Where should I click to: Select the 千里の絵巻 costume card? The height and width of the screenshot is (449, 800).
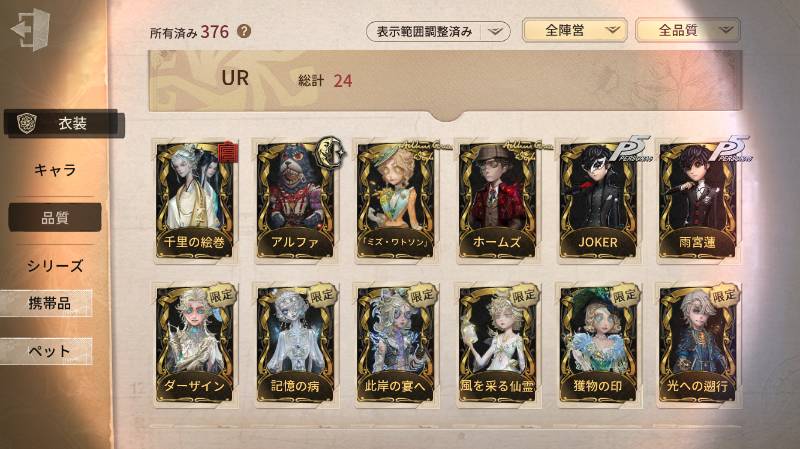pyautogui.click(x=194, y=200)
